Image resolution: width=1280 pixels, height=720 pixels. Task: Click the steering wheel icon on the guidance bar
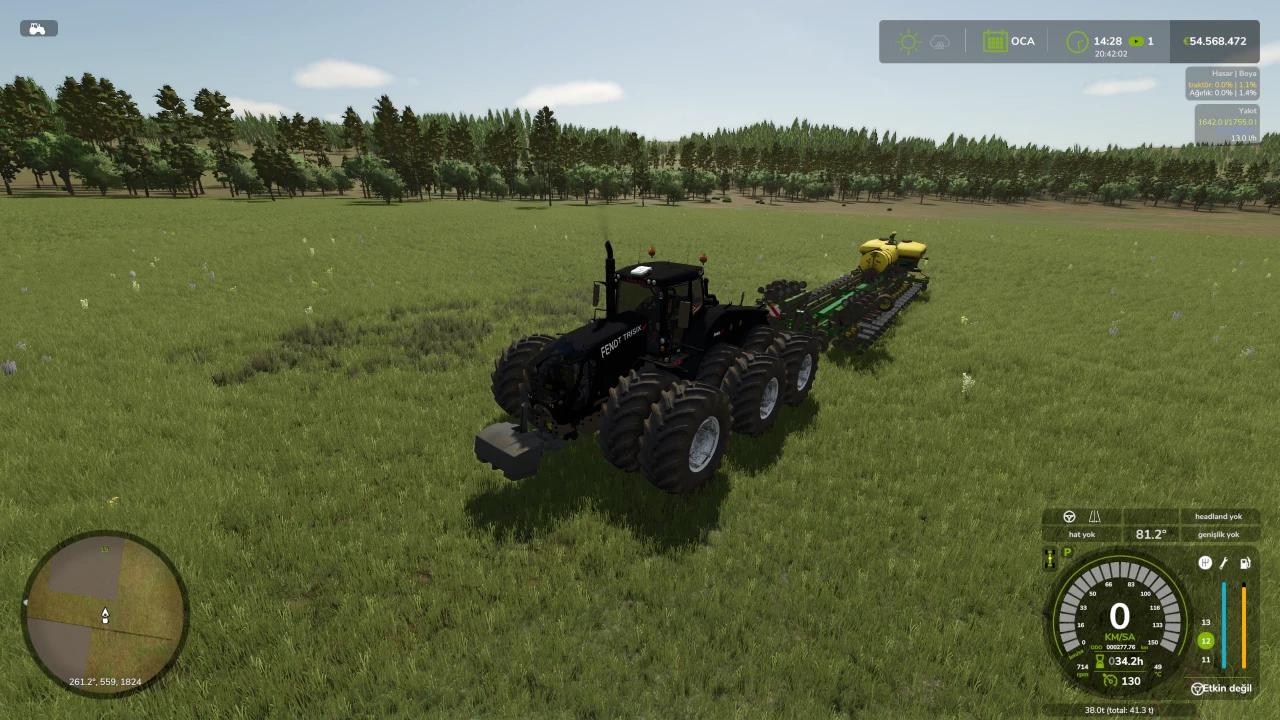tap(1069, 516)
